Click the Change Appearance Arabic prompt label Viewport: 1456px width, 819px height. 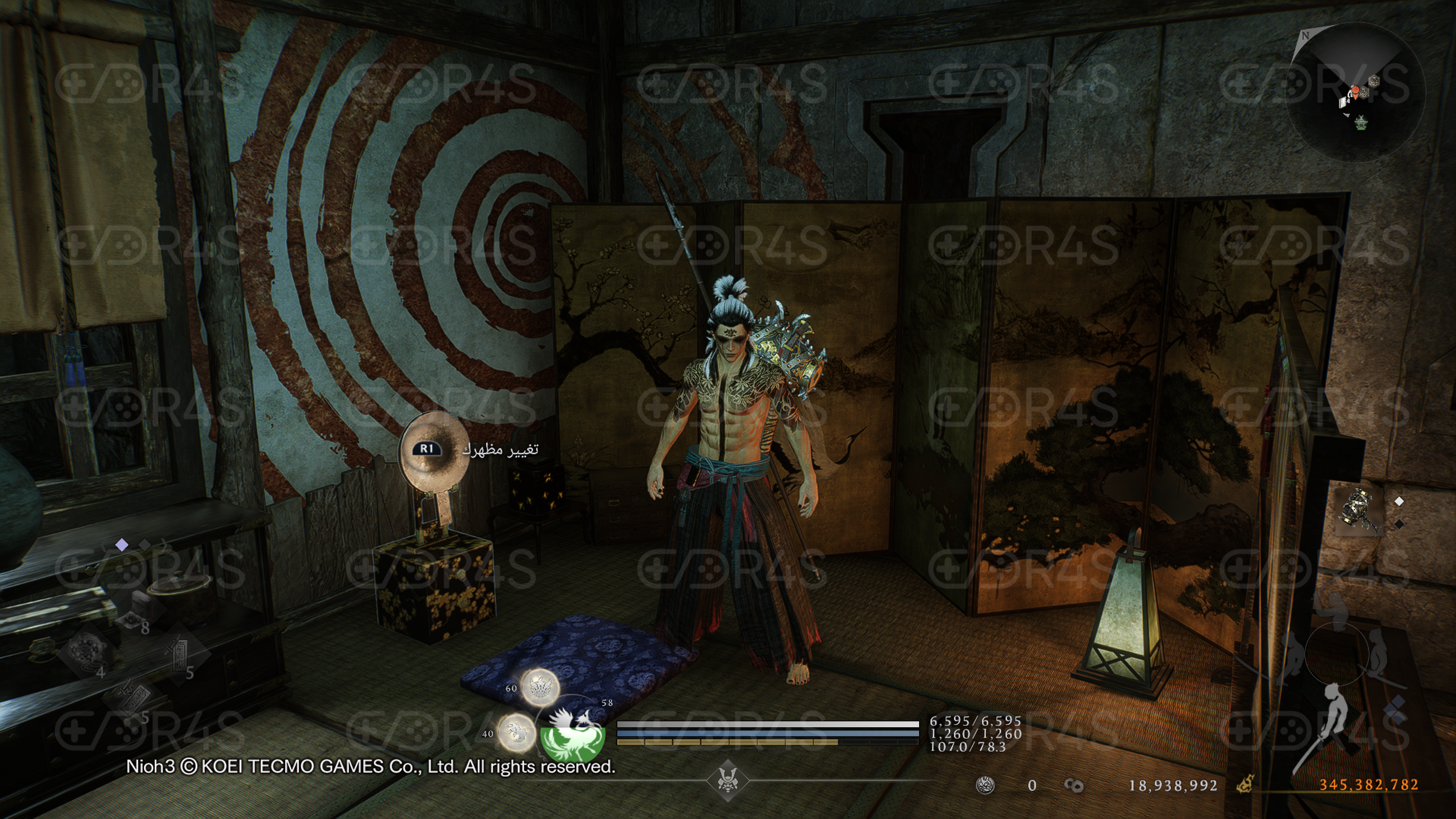500,449
